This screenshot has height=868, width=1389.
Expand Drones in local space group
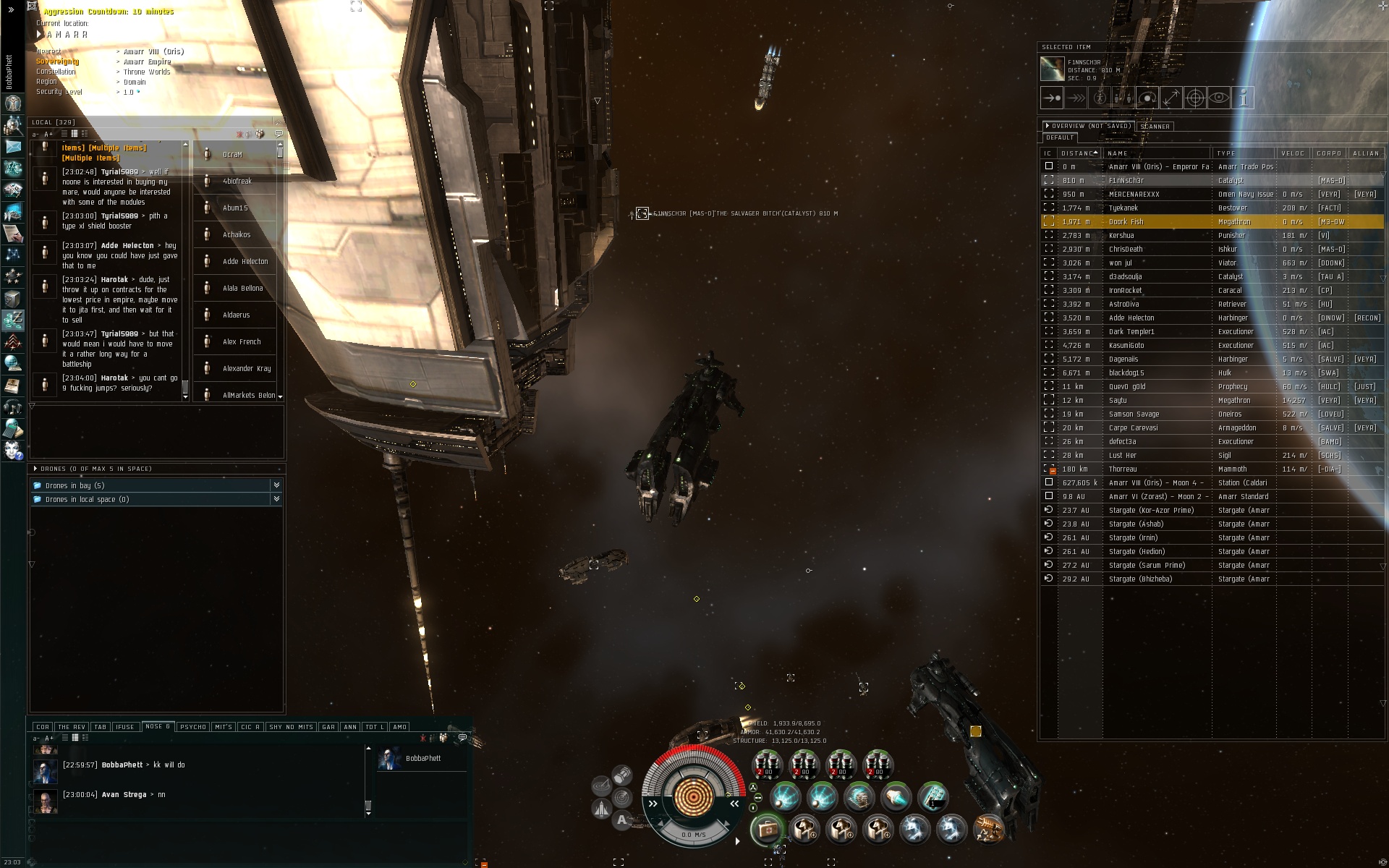(x=276, y=499)
